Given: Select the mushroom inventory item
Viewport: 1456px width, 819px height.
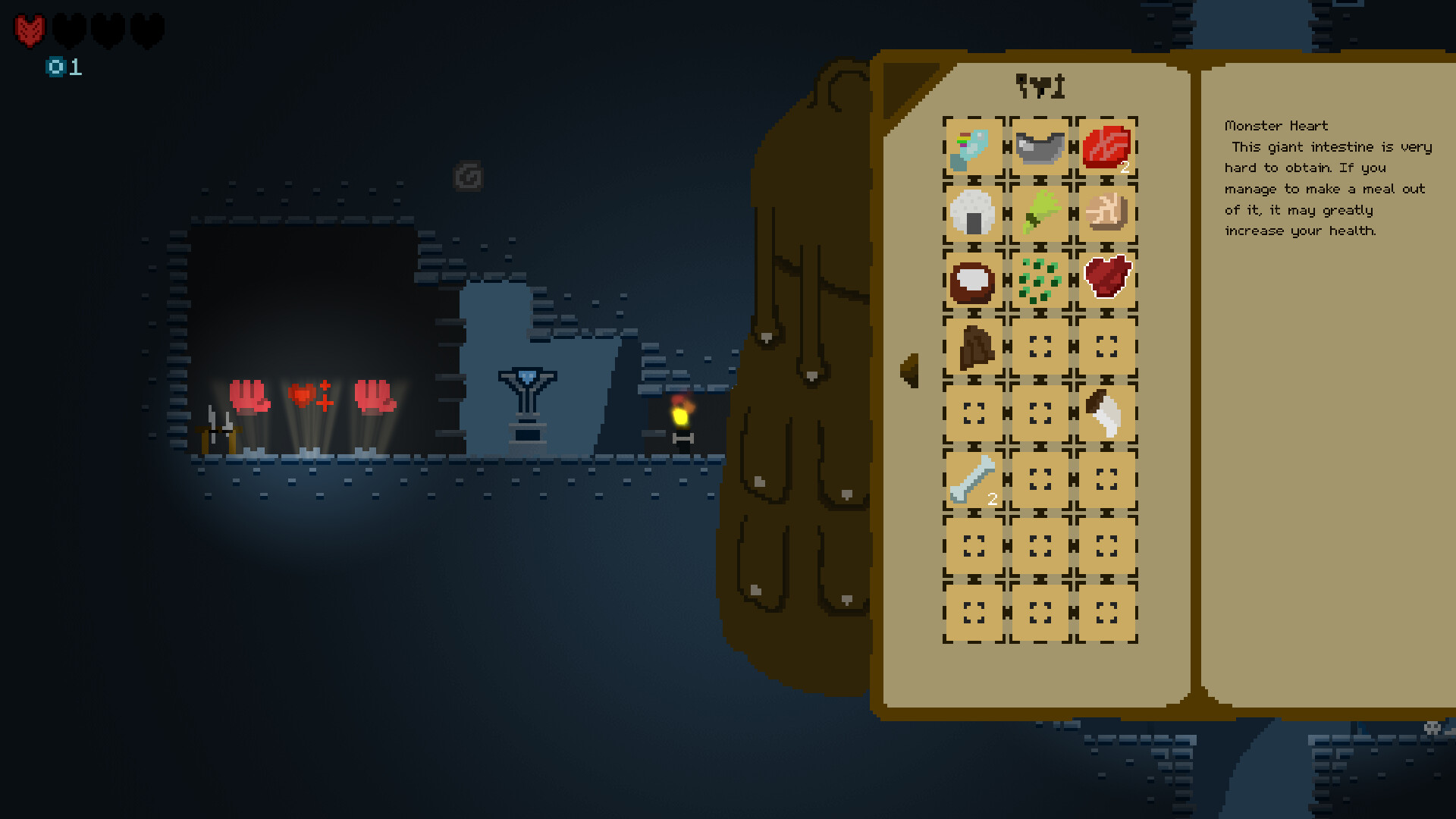Looking at the screenshot, I should [1109, 413].
